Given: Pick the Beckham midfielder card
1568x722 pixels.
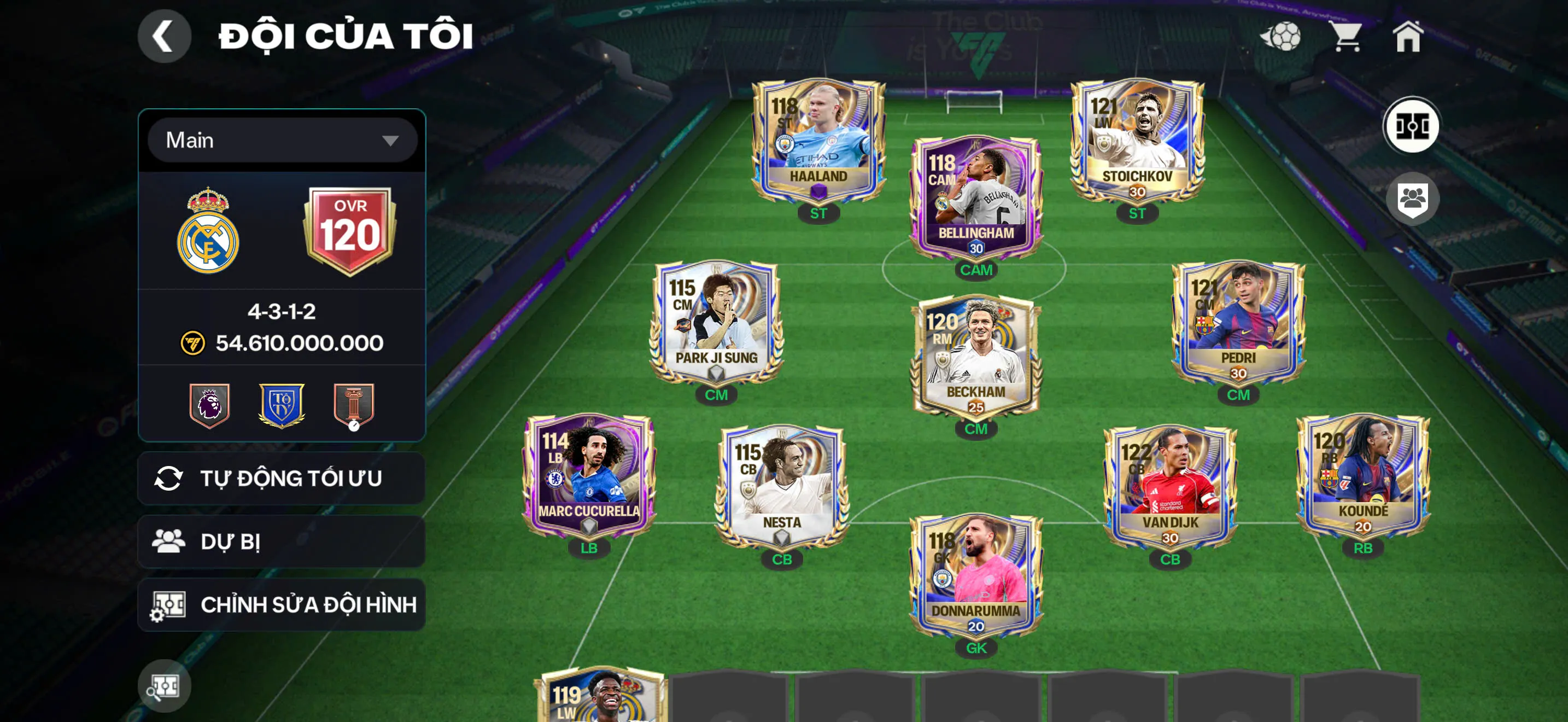Looking at the screenshot, I should (976, 357).
